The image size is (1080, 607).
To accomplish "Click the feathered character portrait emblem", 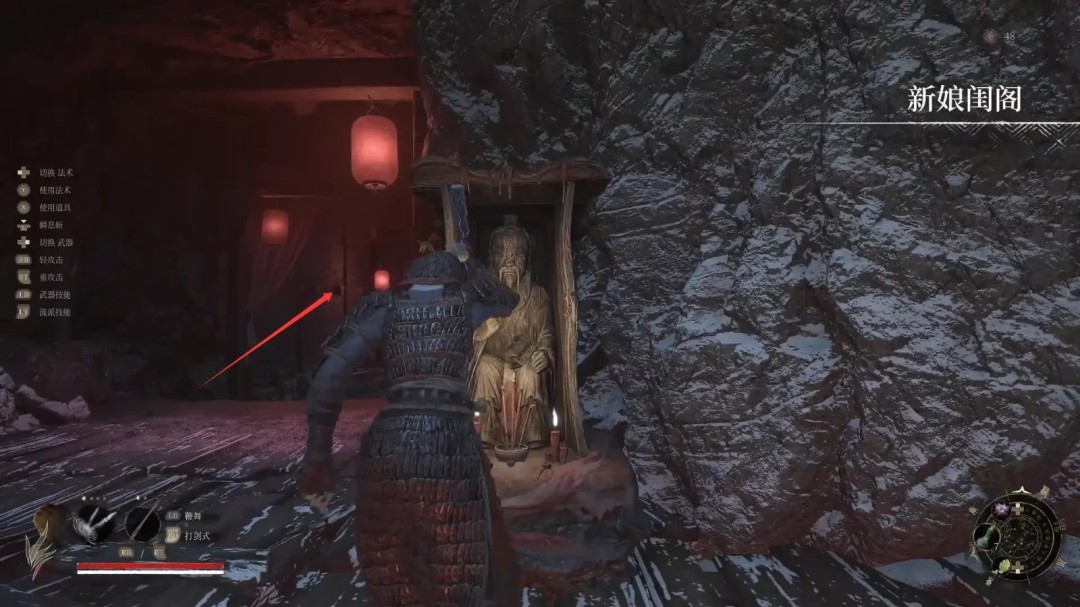I will coord(43,533).
